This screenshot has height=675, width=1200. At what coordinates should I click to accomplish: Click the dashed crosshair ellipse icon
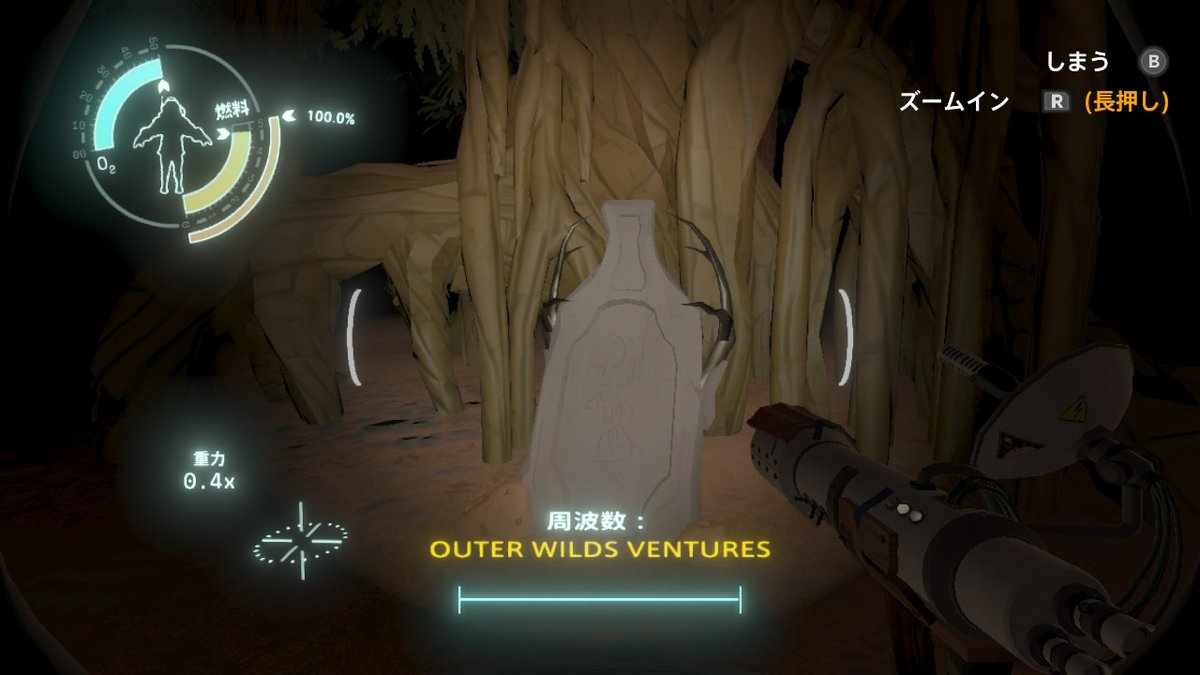pyautogui.click(x=299, y=541)
